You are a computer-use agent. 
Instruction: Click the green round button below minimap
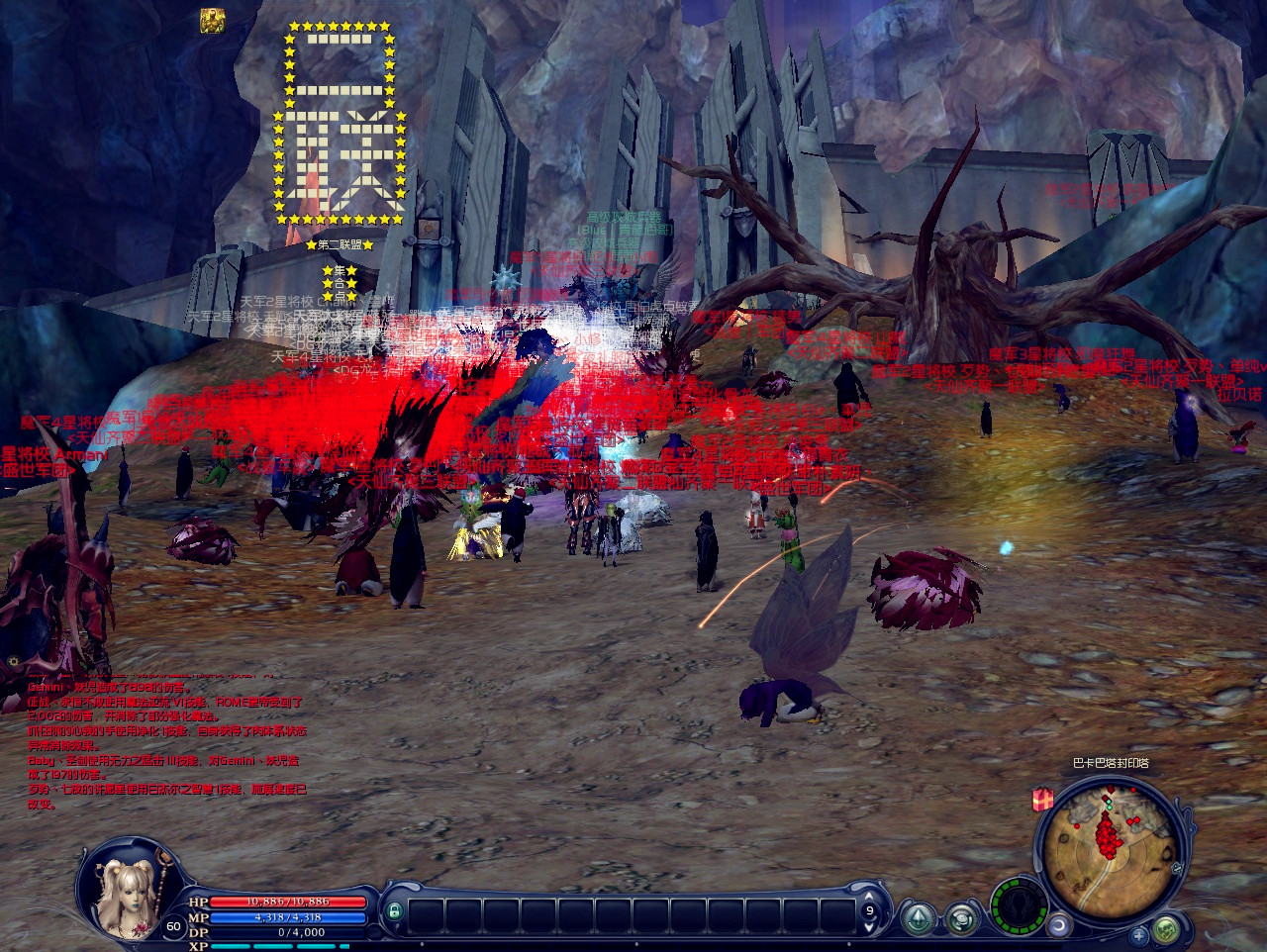1166,929
